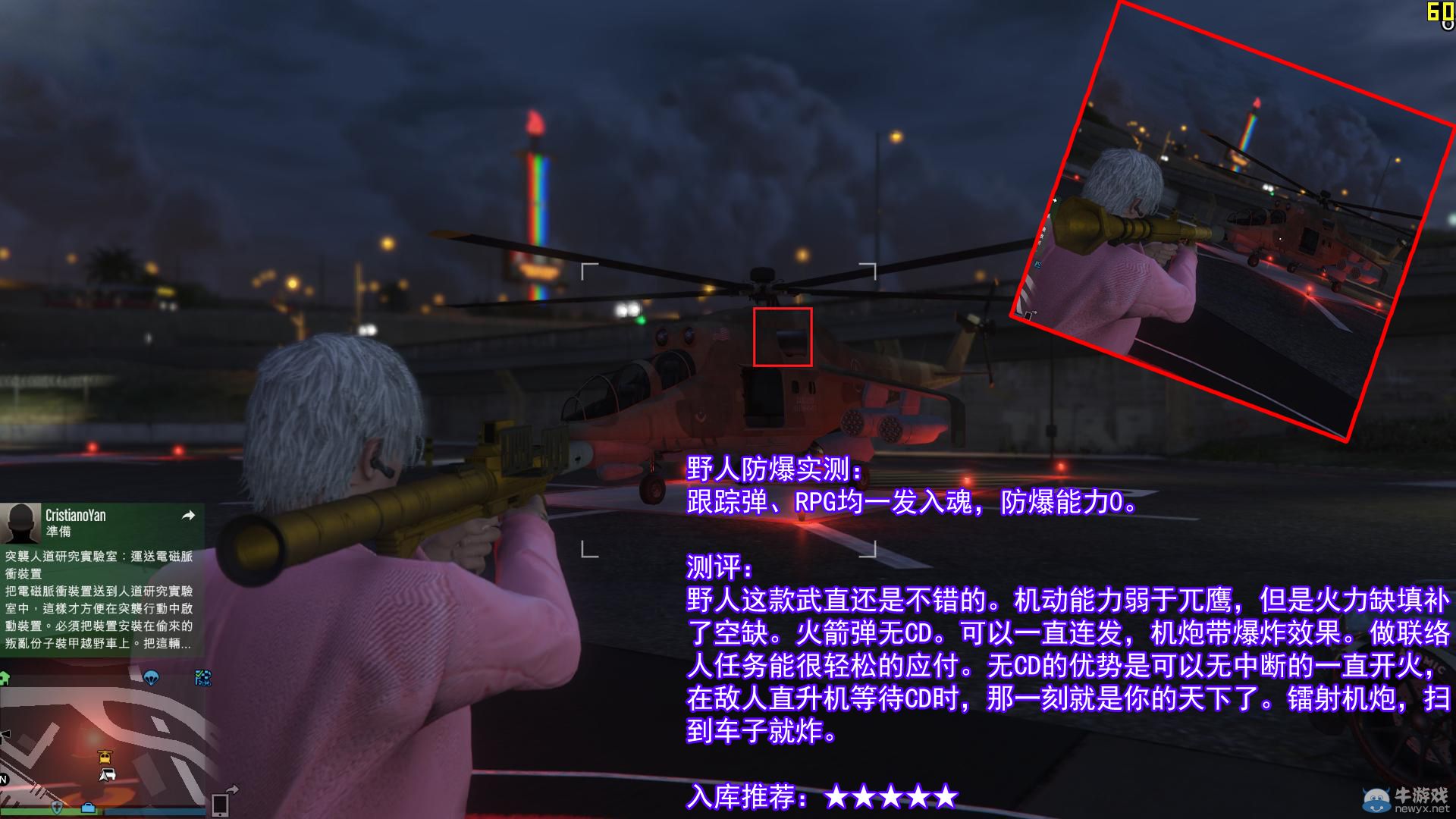Viewport: 1456px width, 819px height.
Task: Open CristianoYan's avatar thumbnail
Action: (x=20, y=523)
